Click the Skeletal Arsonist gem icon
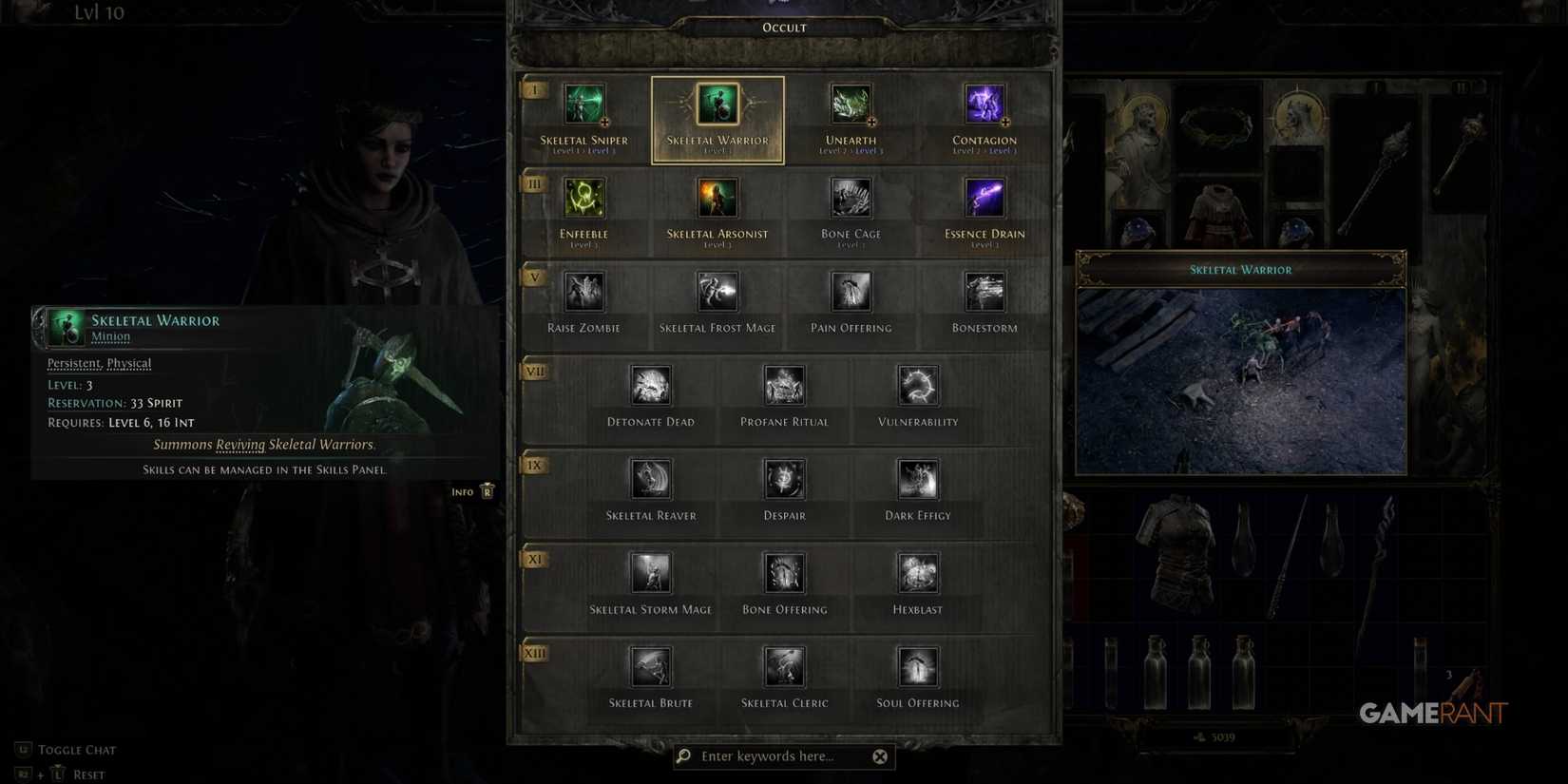The image size is (1568, 784). (x=717, y=198)
